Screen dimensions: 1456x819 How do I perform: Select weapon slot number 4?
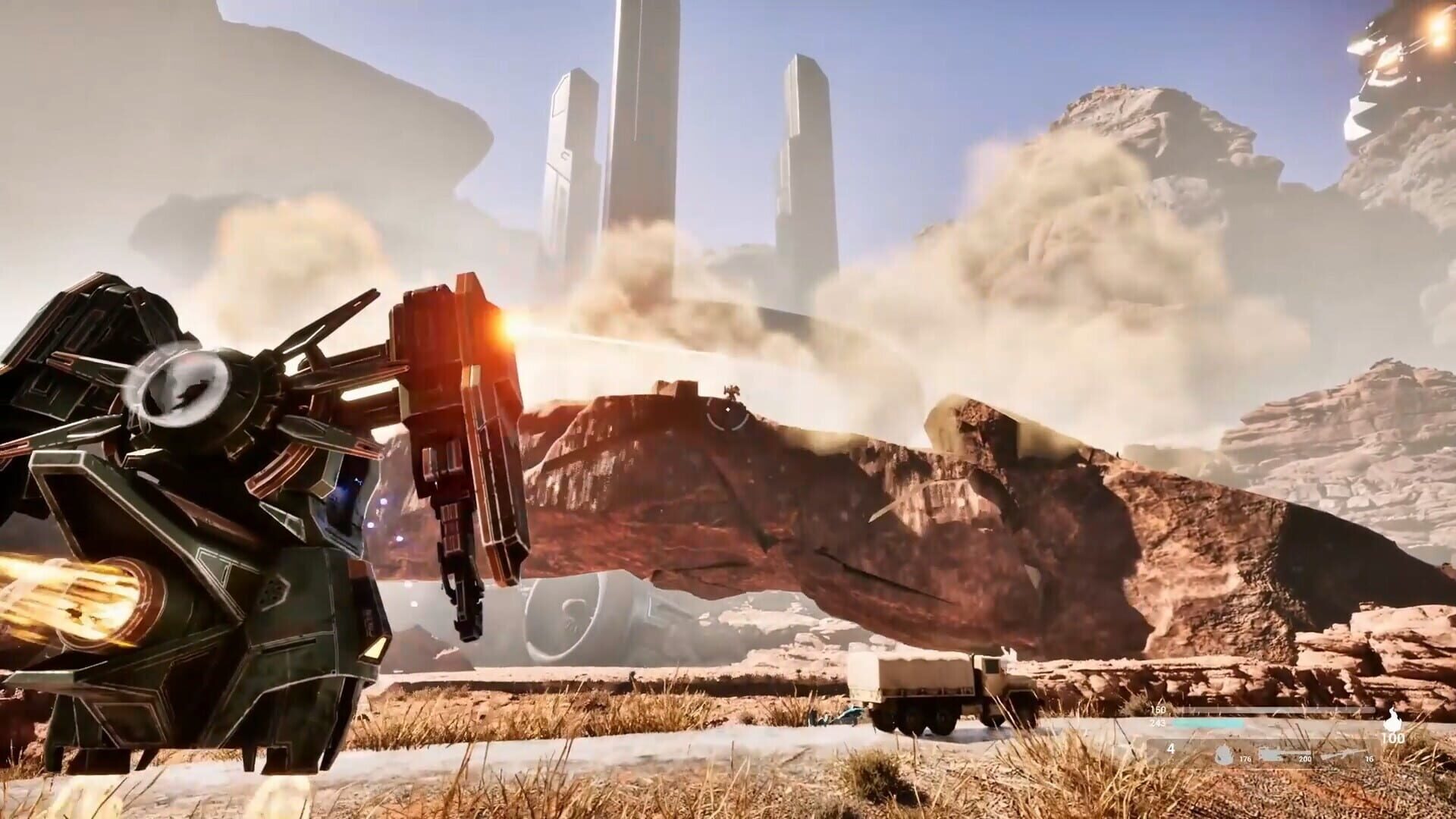[1172, 748]
